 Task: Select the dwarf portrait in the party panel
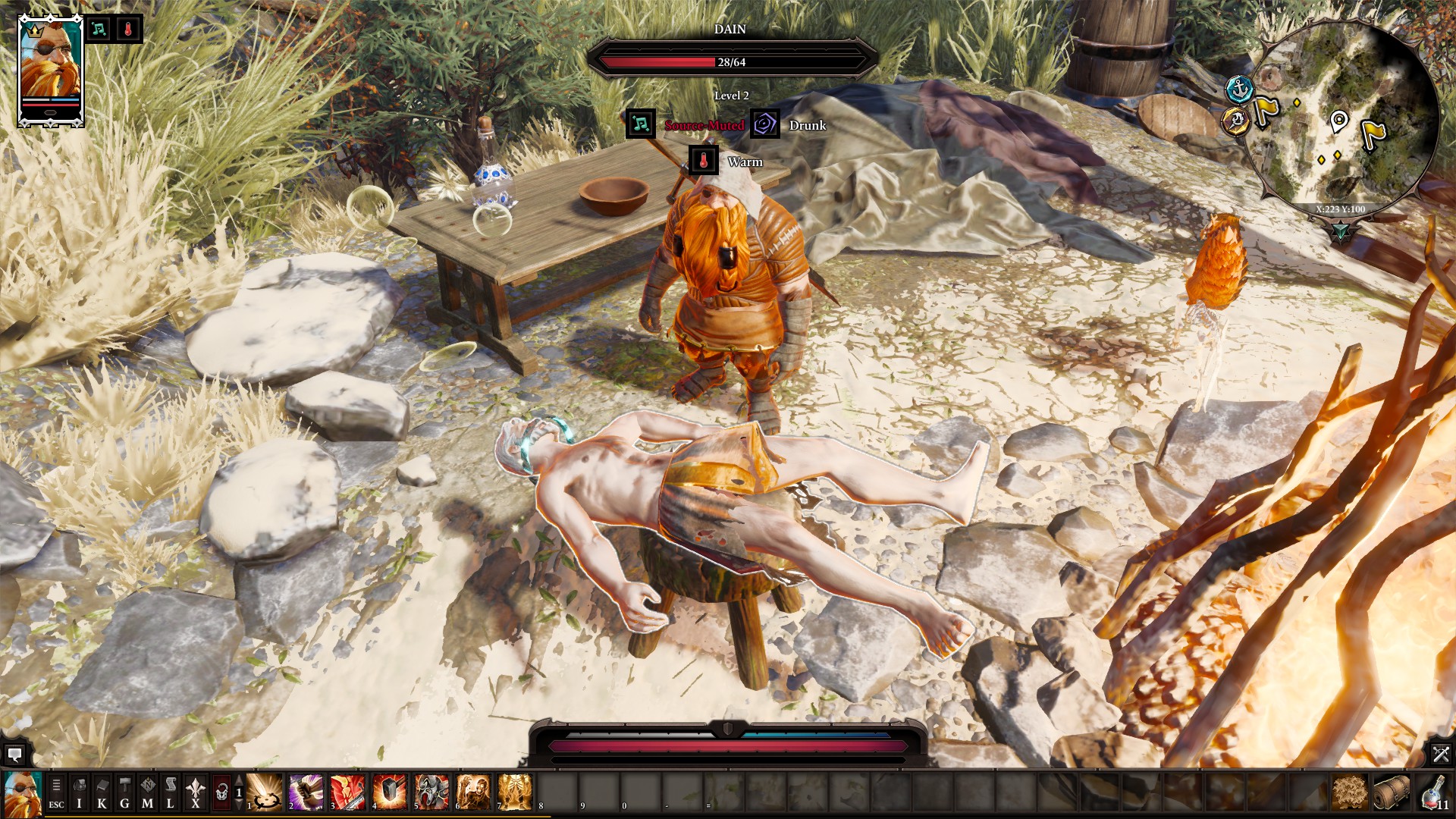(50, 70)
